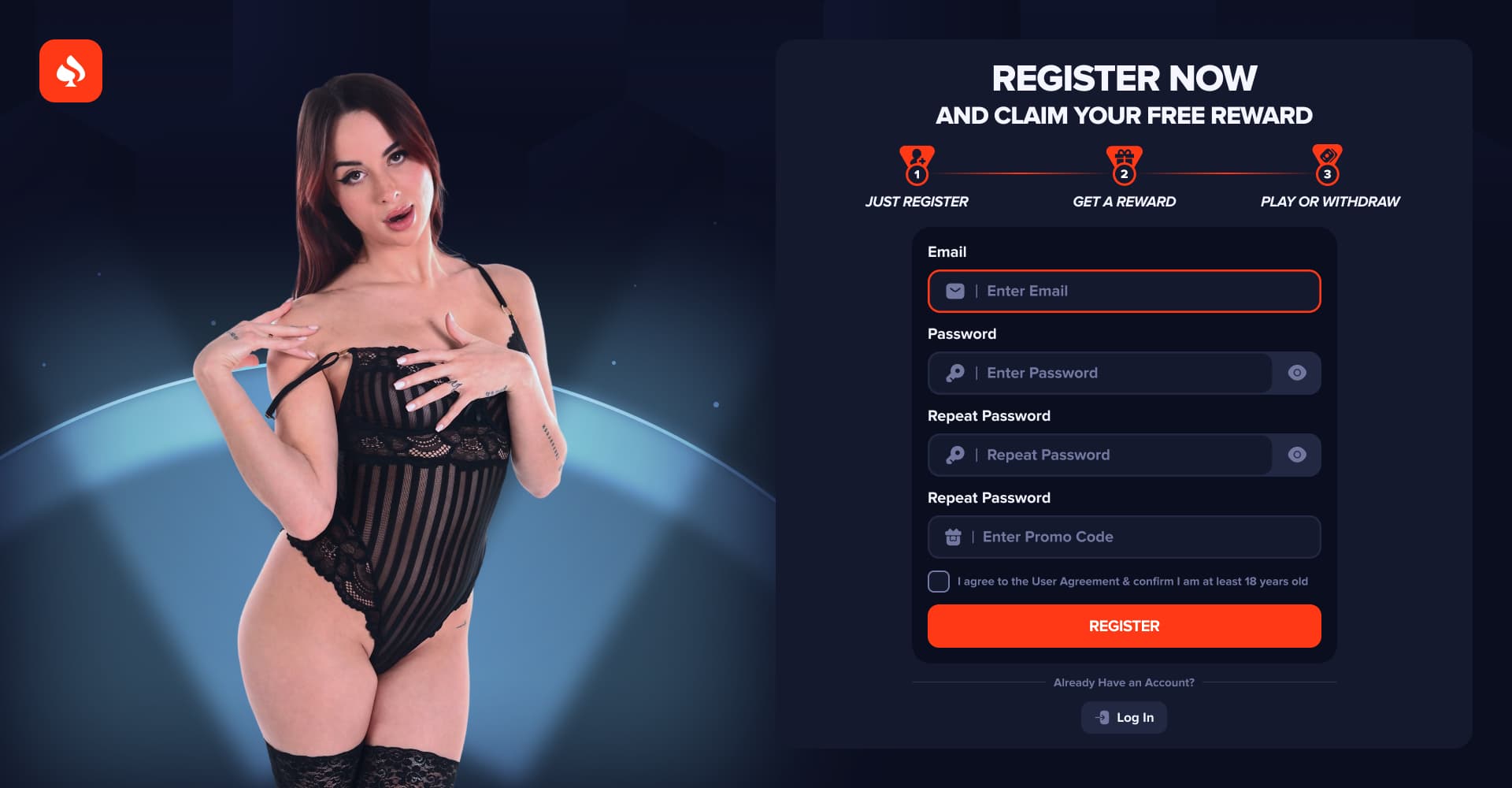Tick the User Agreement age confirmation checkbox
This screenshot has width=1512, height=788.
[x=939, y=582]
